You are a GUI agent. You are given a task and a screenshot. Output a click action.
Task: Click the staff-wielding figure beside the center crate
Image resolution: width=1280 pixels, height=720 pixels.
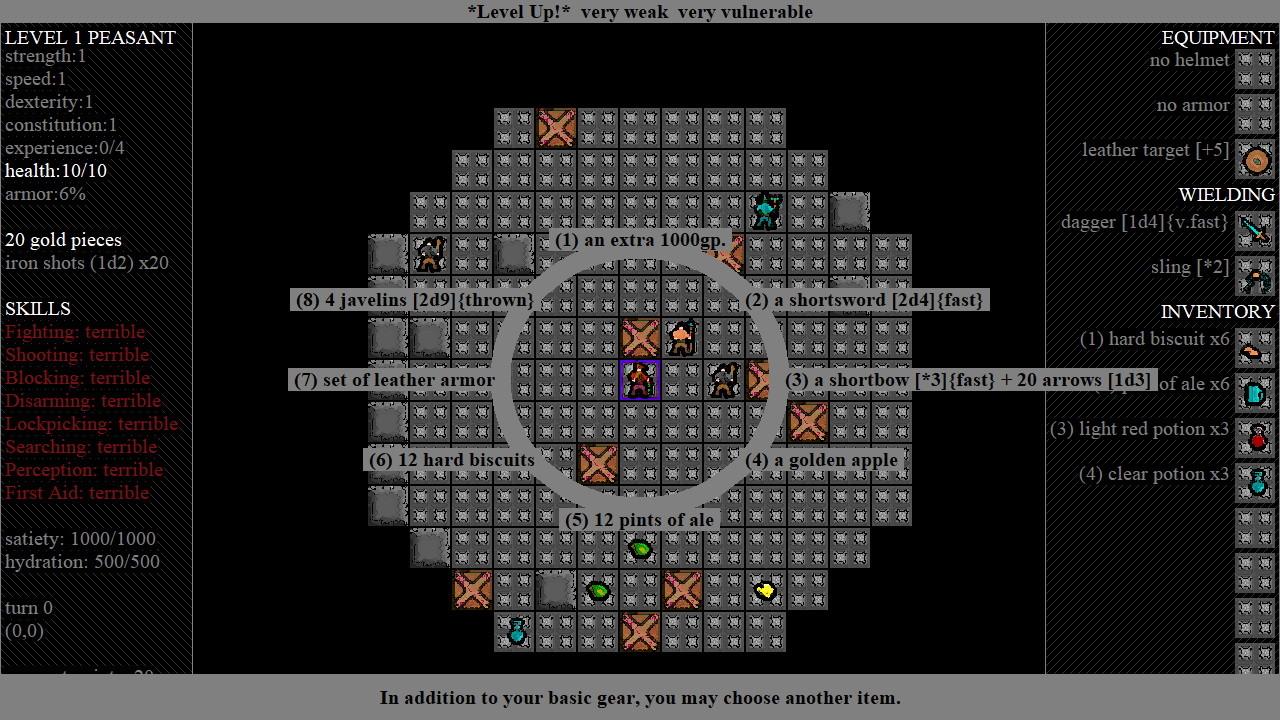pos(681,338)
